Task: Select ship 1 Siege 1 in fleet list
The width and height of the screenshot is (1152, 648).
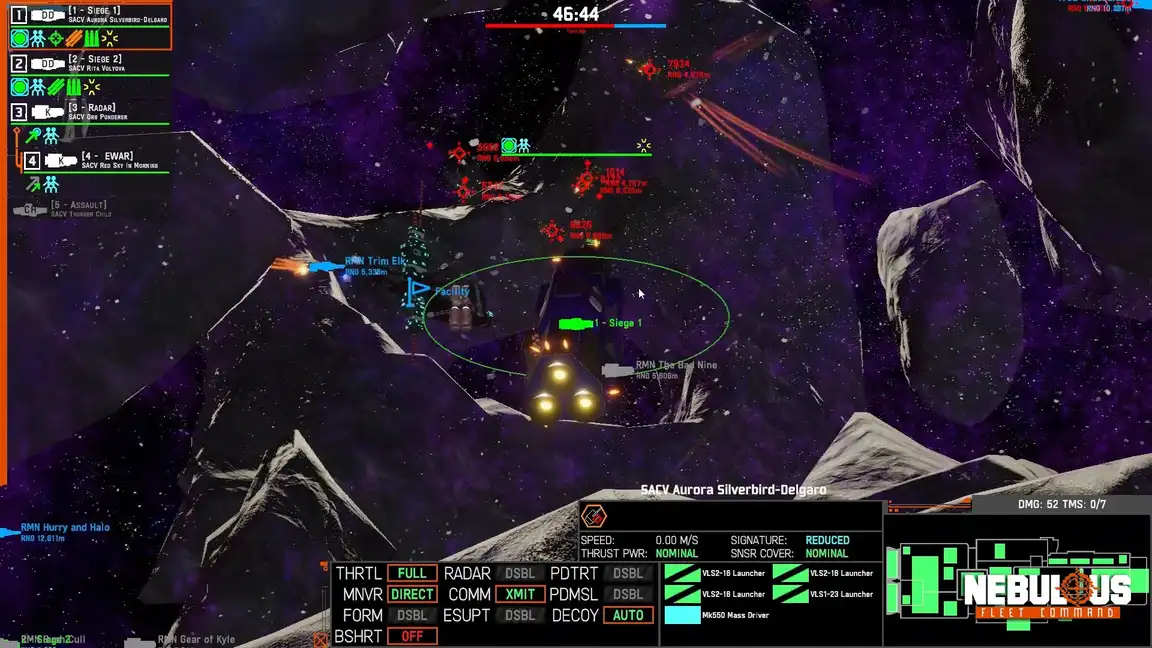Action: point(90,15)
